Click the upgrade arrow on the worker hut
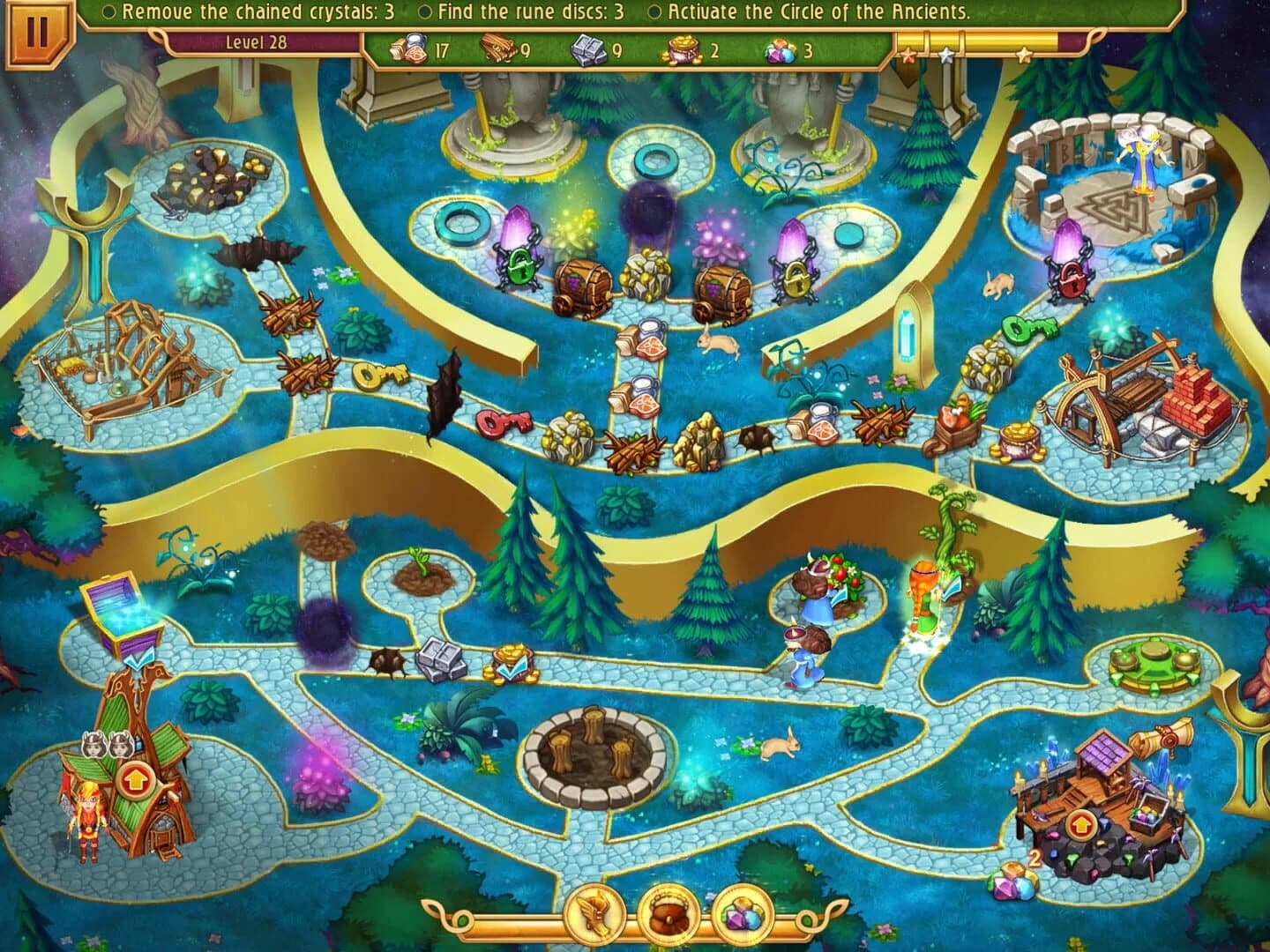 [137, 779]
